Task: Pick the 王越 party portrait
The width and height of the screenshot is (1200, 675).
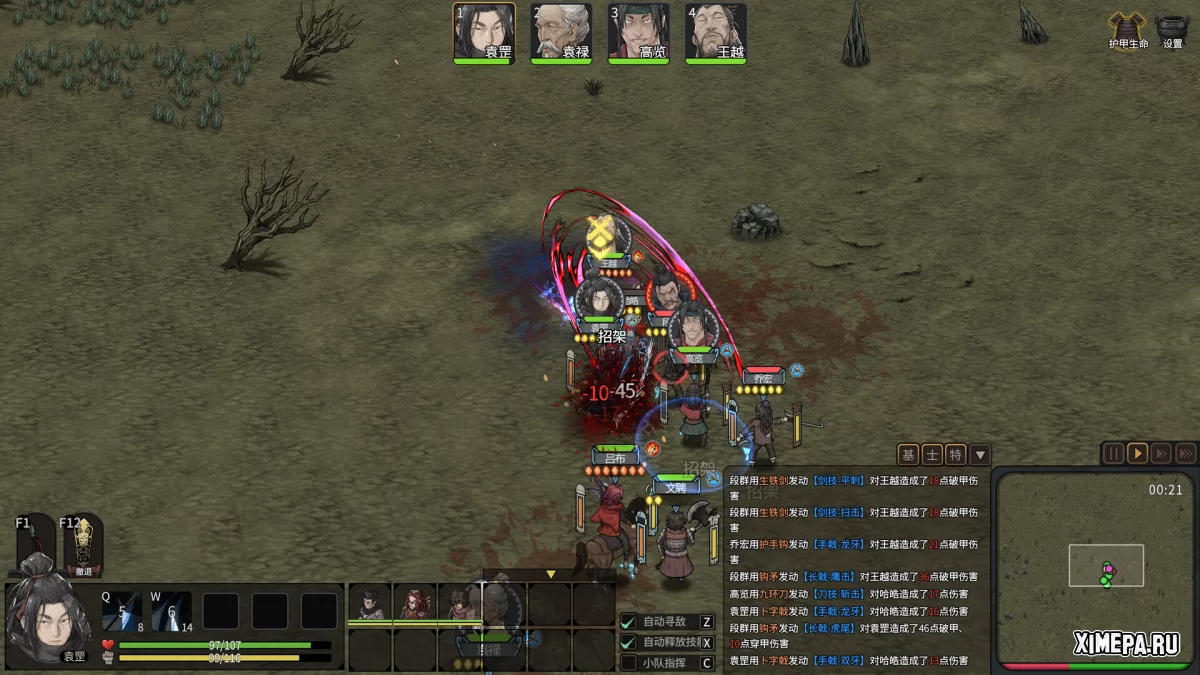Action: 715,33
